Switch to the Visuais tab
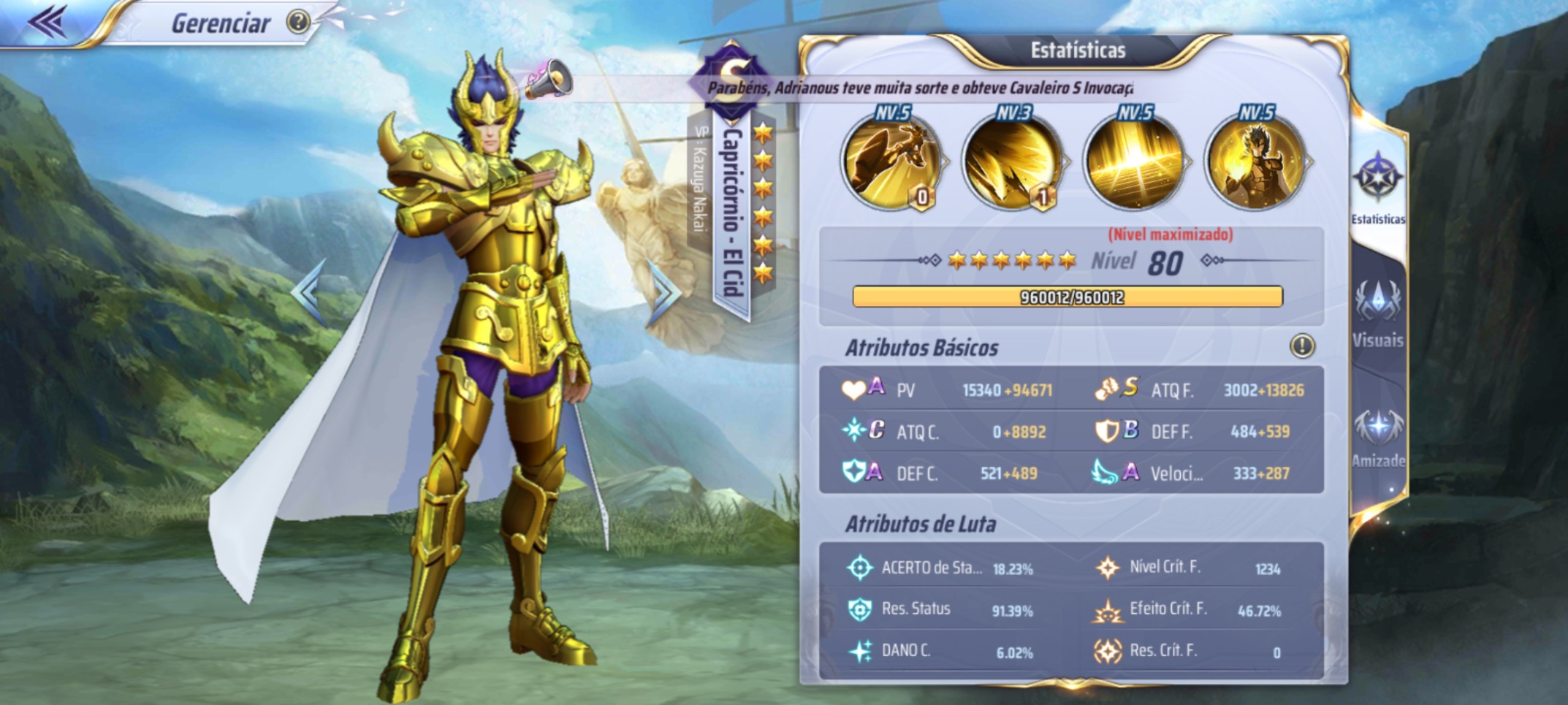This screenshot has width=1568, height=705. pos(1378,313)
